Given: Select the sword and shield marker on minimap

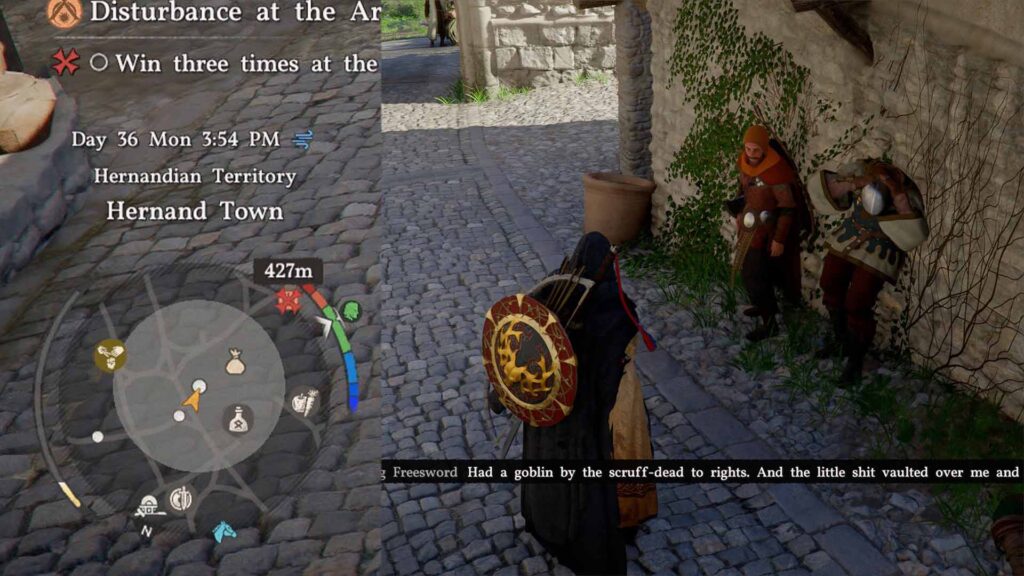Looking at the screenshot, I should 181,497.
